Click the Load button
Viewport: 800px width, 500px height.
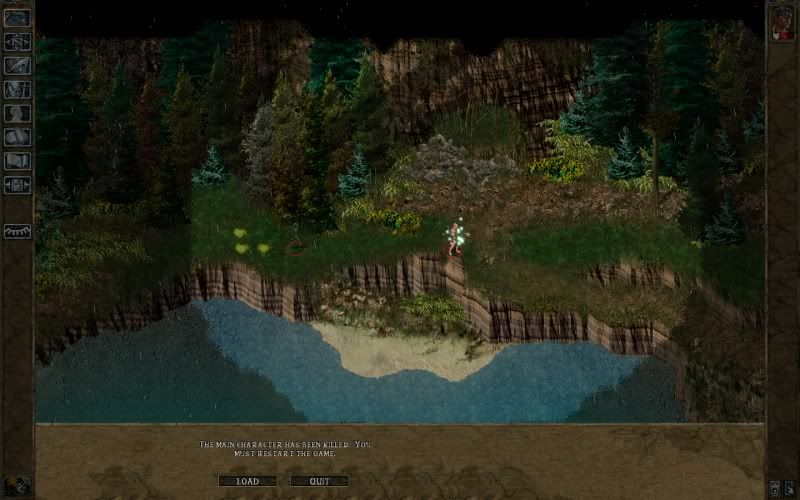click(x=247, y=481)
